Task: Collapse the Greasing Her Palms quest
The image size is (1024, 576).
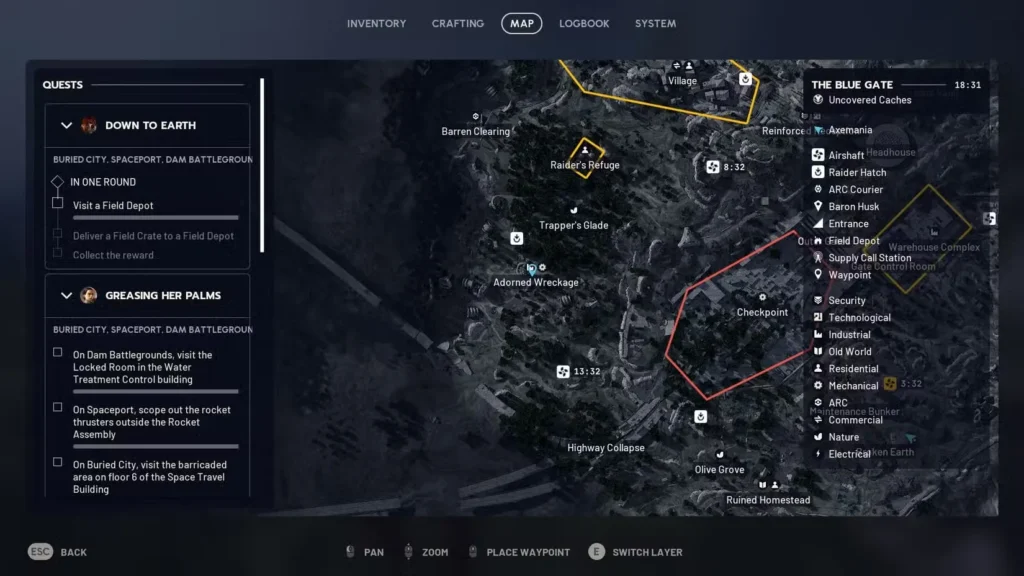Action: tap(67, 295)
